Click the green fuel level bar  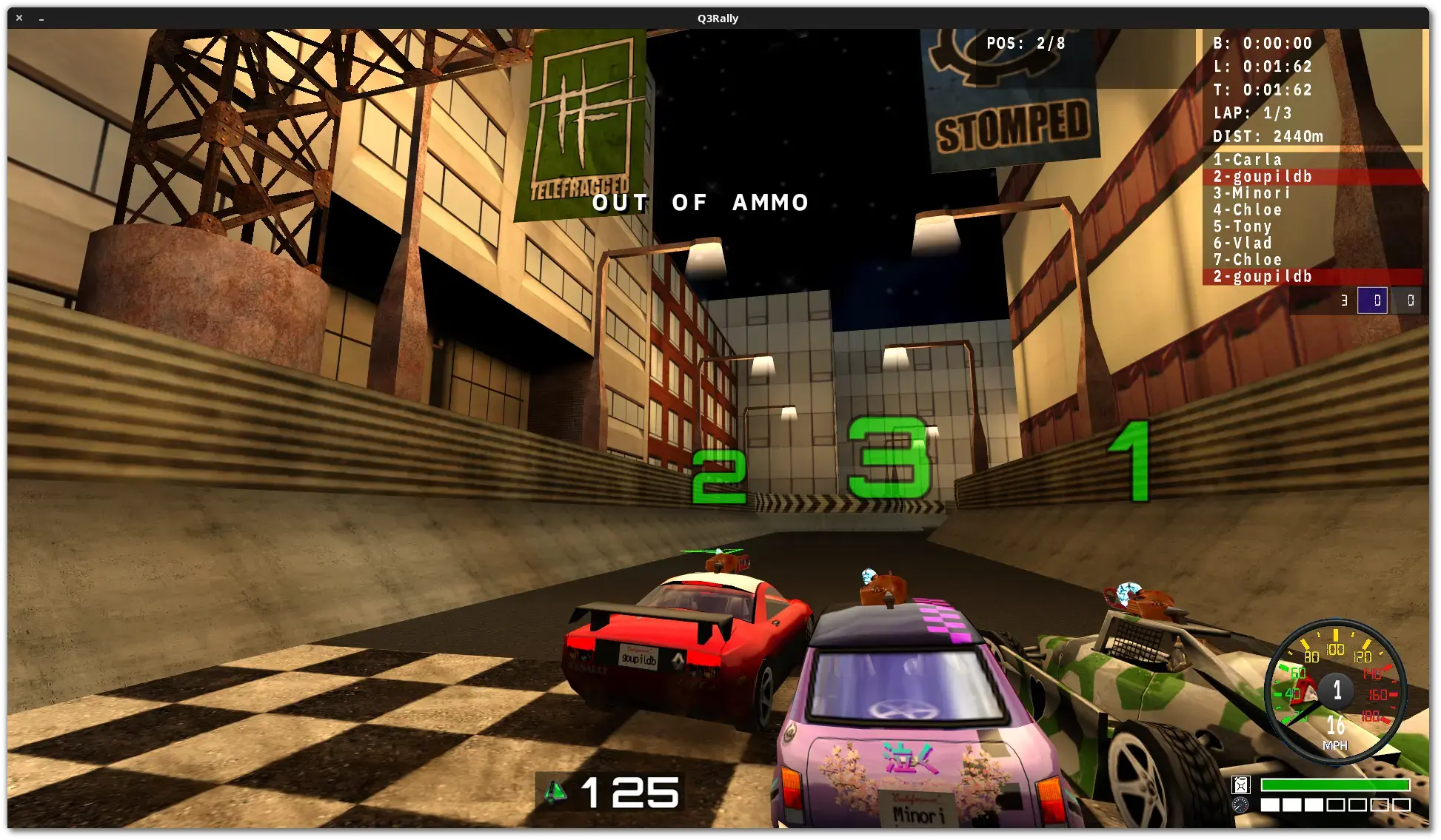tap(1336, 784)
